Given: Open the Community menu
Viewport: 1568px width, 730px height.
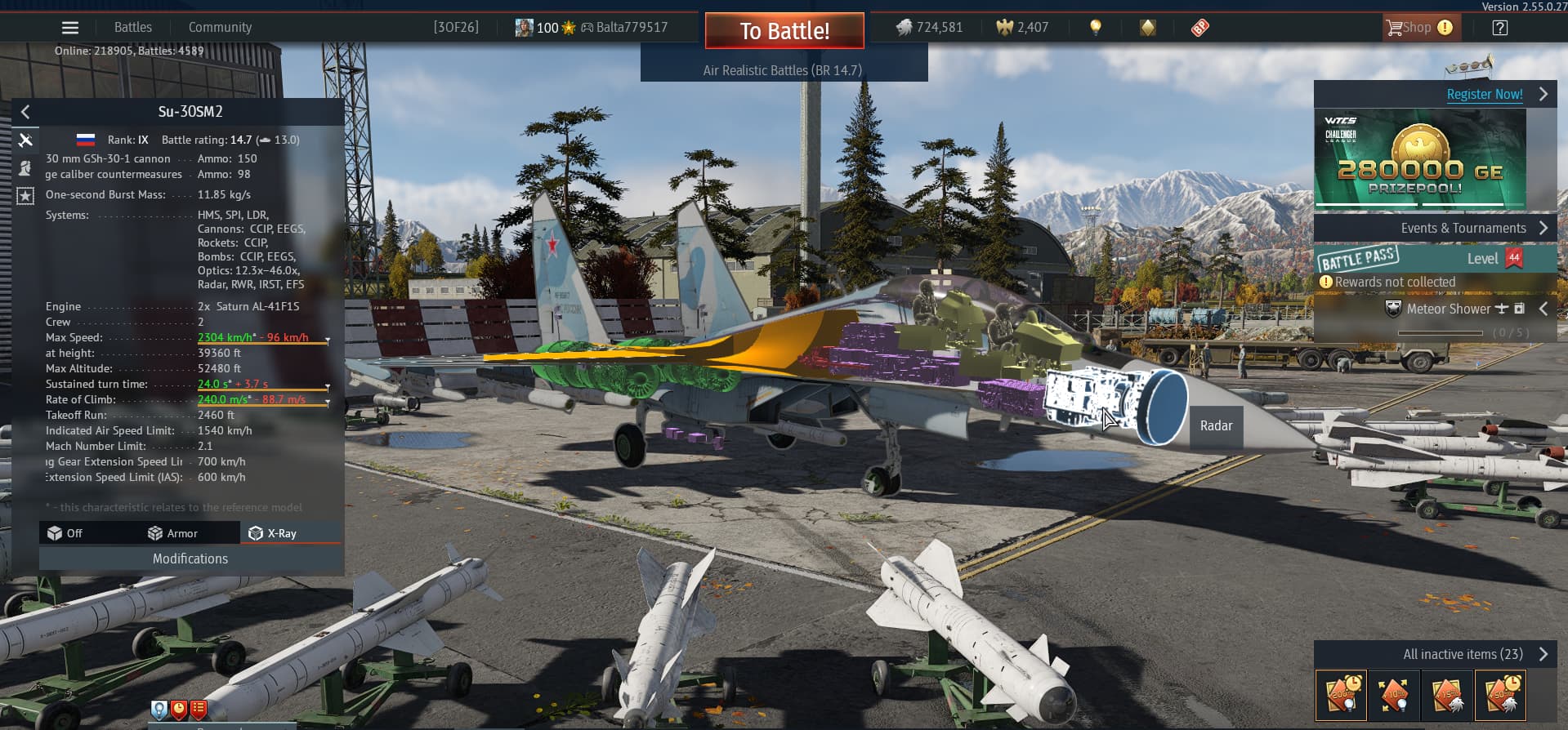Looking at the screenshot, I should point(220,28).
